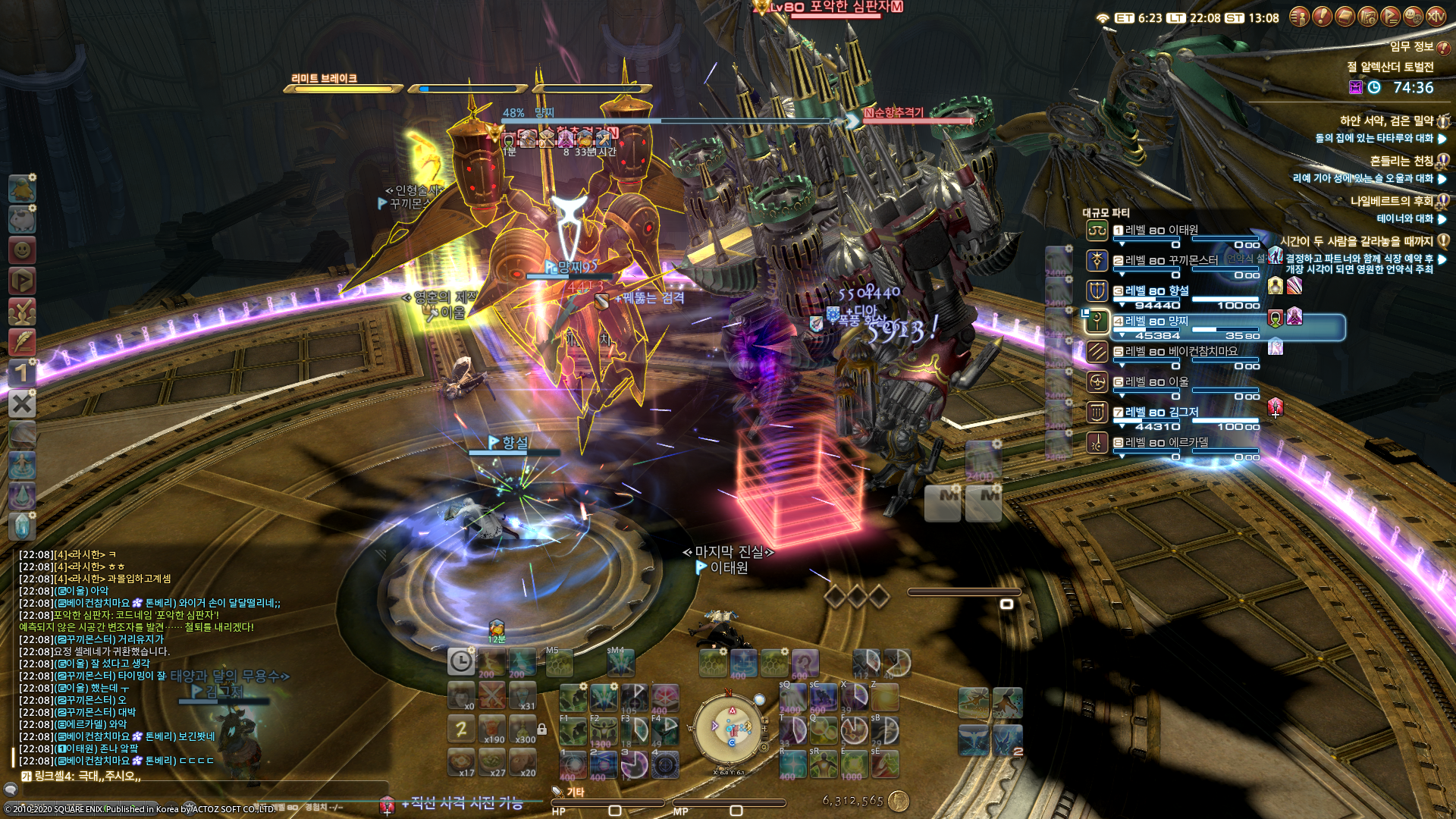Screen dimensions: 1456x819
Task: Select the 흔들리는 천칭 quest entry
Action: 1401,161
